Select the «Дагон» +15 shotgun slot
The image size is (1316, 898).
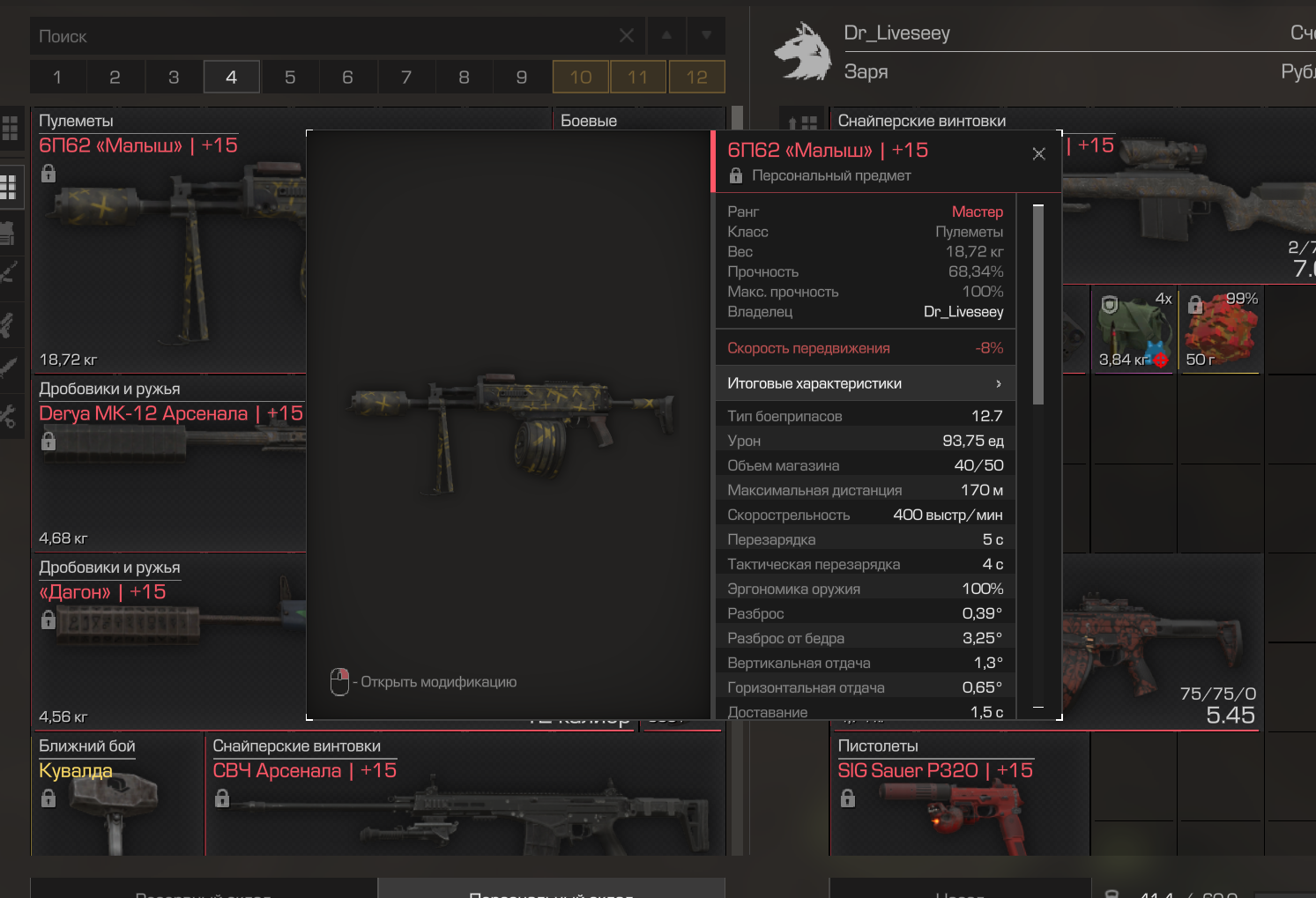(167, 642)
